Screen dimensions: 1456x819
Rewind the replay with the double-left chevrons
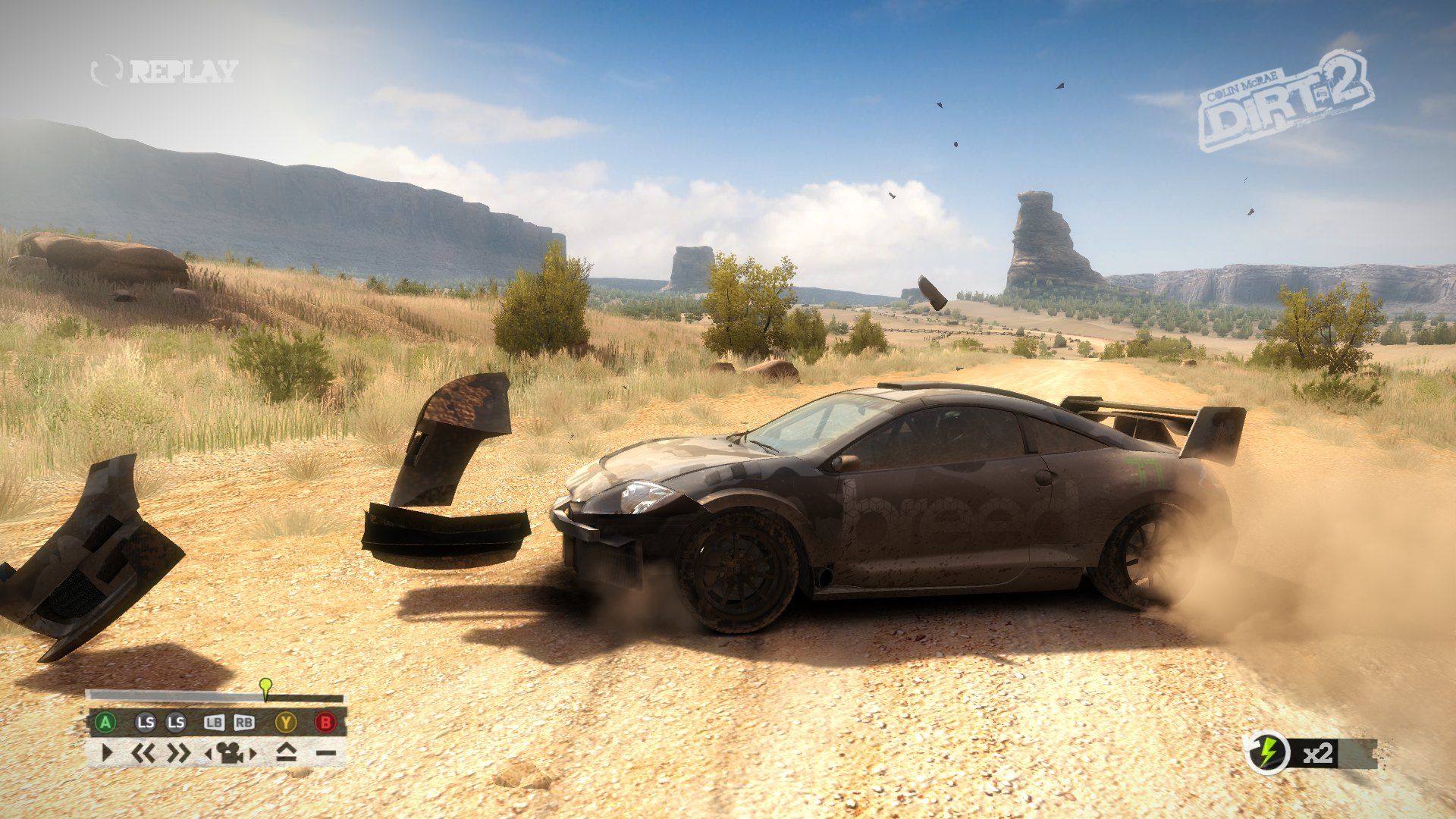click(x=143, y=753)
